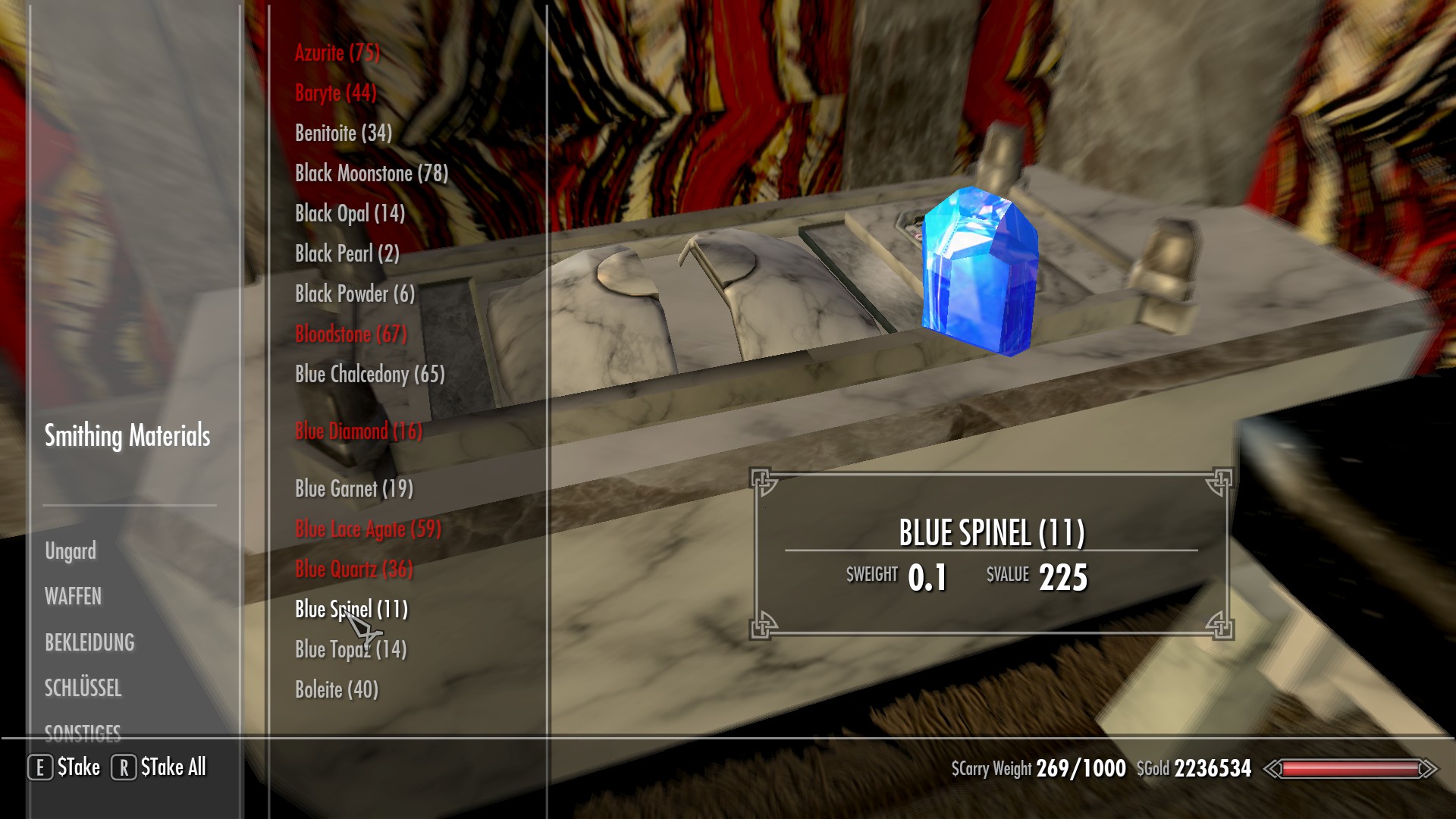Pick Benitoite (34) from the list
Screen dimensions: 1456x819
click(343, 133)
